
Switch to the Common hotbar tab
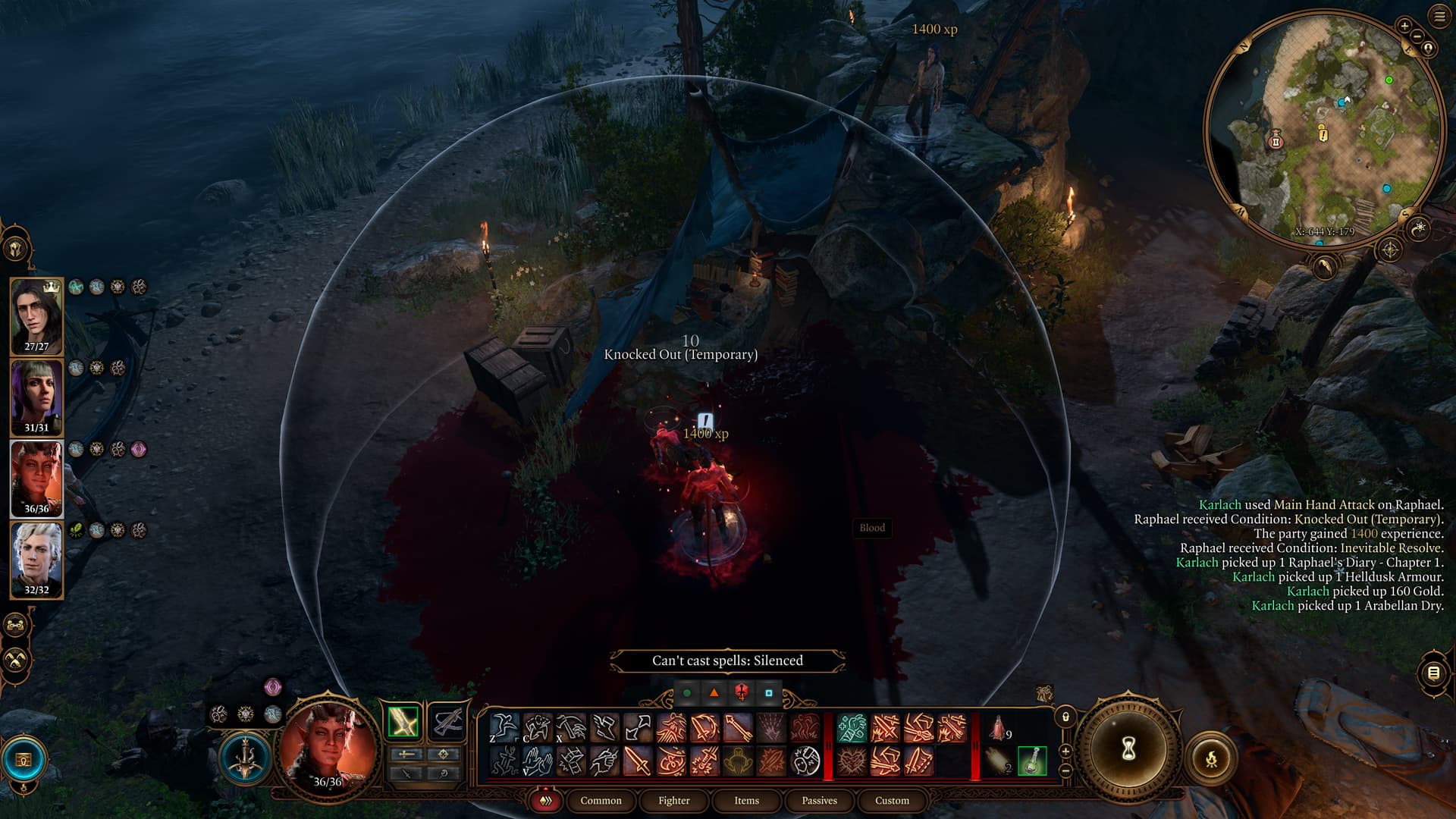tap(601, 801)
